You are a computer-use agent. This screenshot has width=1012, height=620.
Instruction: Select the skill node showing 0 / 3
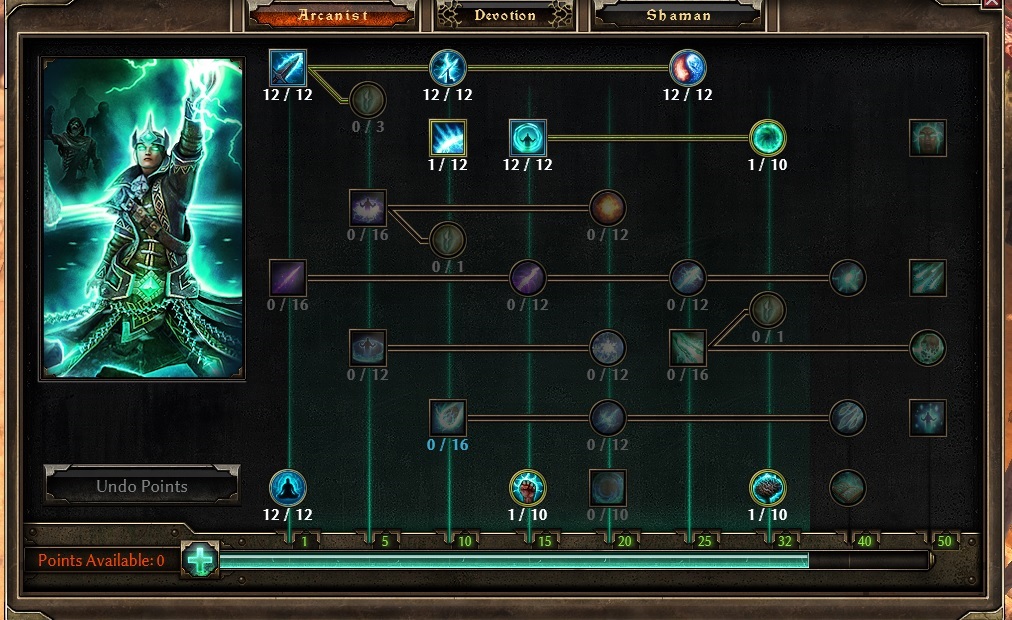[x=368, y=100]
